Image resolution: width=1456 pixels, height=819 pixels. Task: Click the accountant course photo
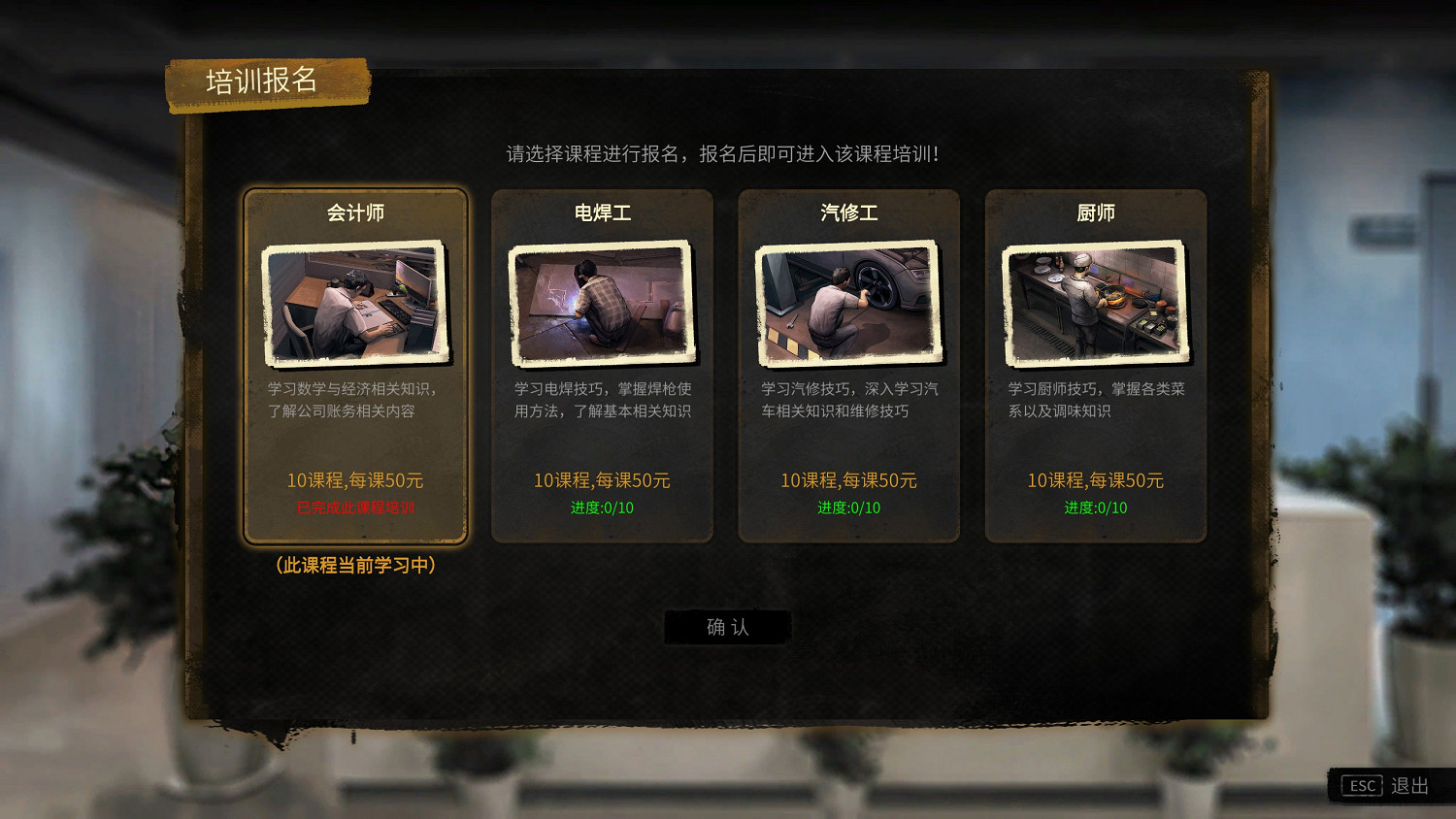355,304
